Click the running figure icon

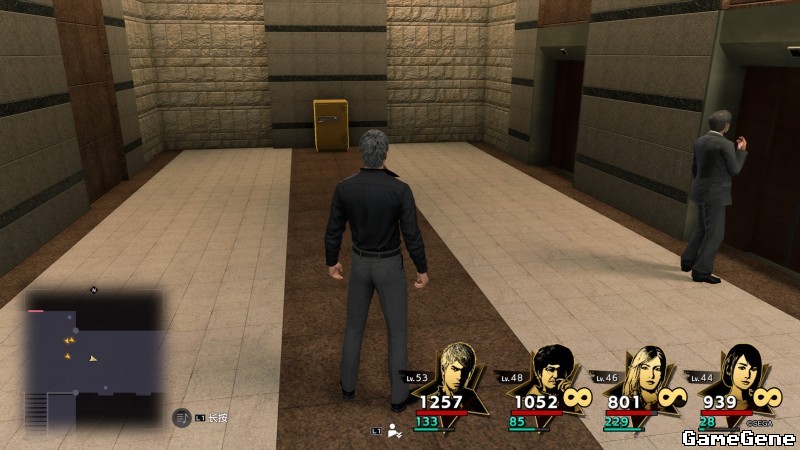click(x=395, y=431)
